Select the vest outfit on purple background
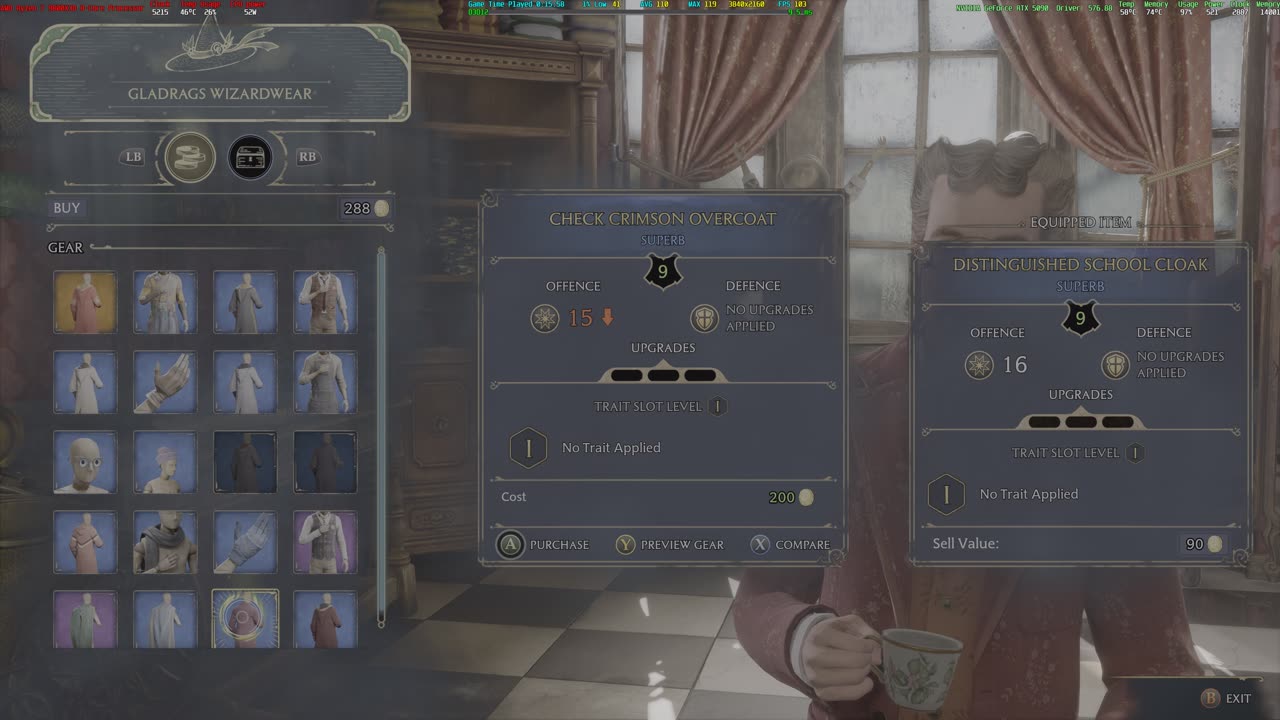Screen dimensions: 1280x720 pyautogui.click(x=325, y=542)
